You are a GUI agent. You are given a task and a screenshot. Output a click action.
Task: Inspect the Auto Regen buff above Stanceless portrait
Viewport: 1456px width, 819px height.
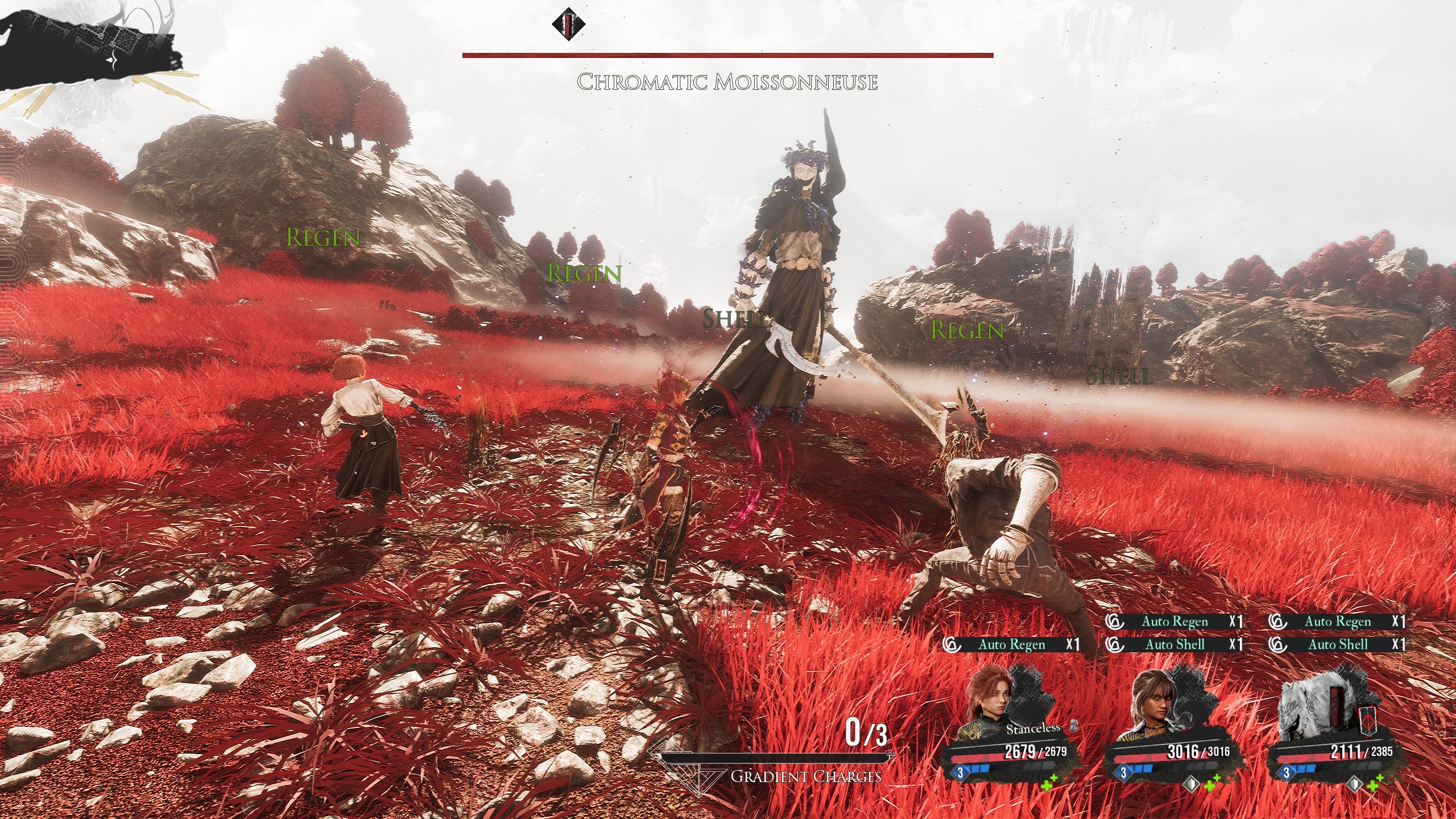pos(1011,644)
